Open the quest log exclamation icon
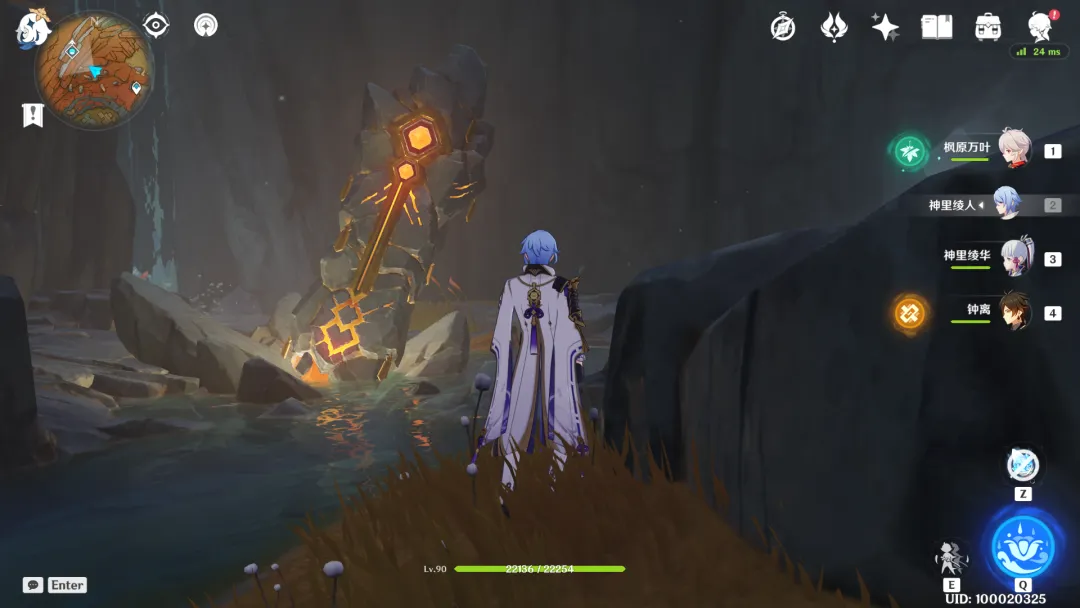The width and height of the screenshot is (1080, 608). [33, 115]
